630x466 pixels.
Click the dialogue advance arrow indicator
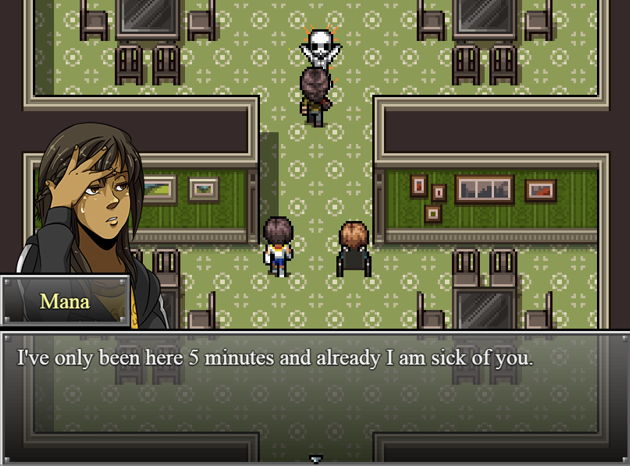coord(316,459)
